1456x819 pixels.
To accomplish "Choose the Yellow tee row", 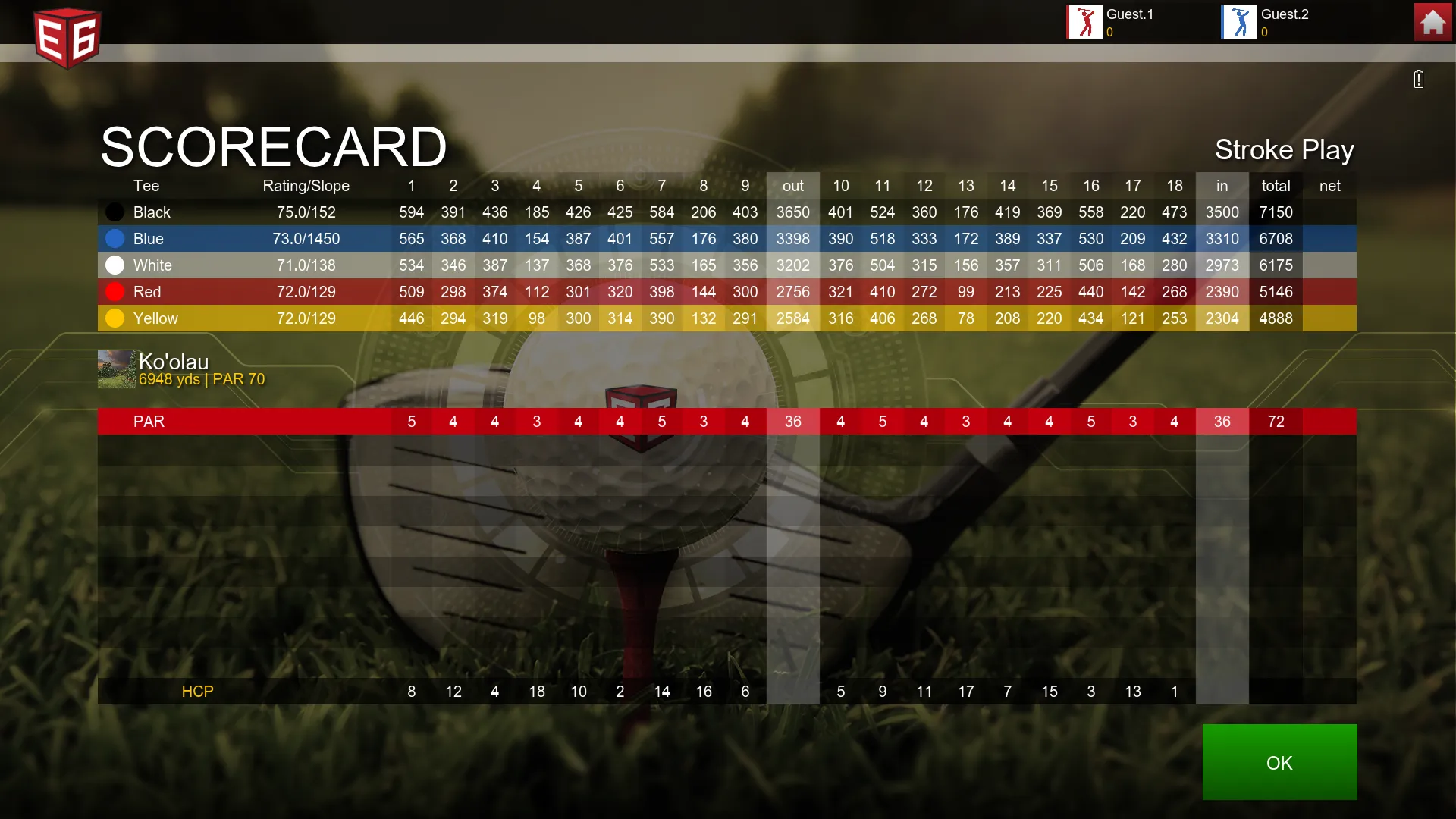I will [x=155, y=318].
